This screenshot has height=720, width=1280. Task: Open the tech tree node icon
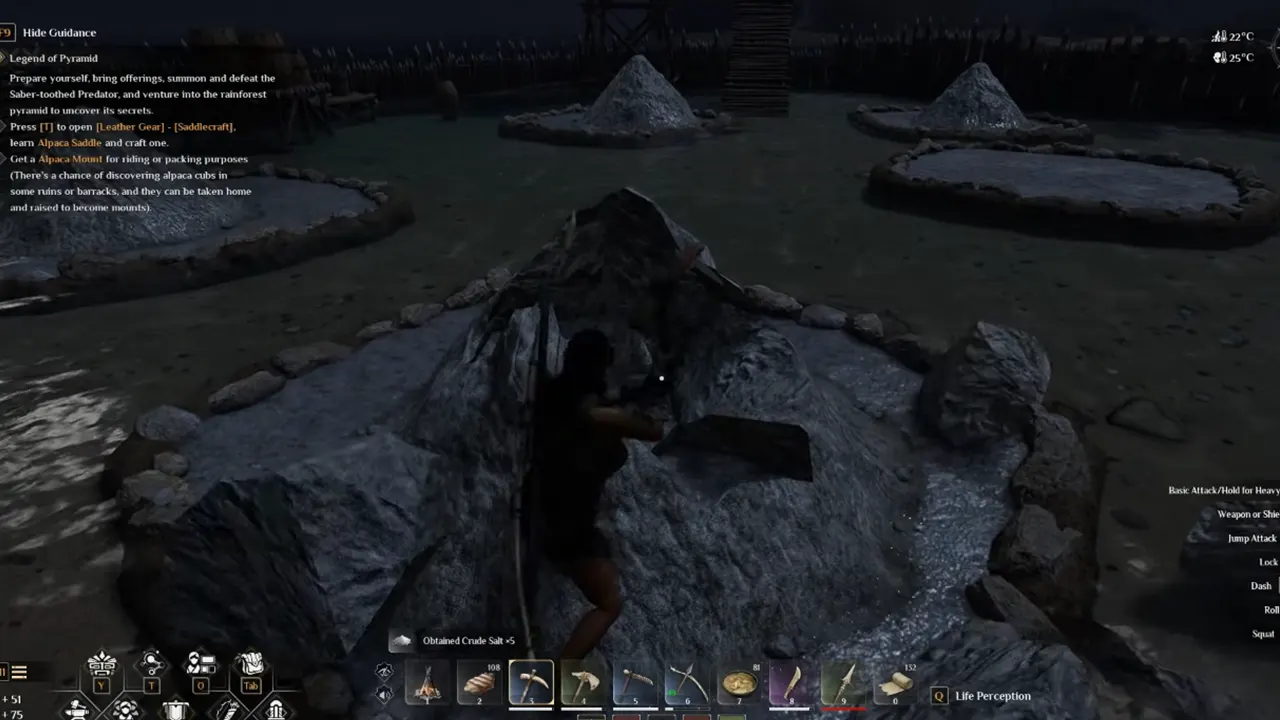[x=152, y=665]
